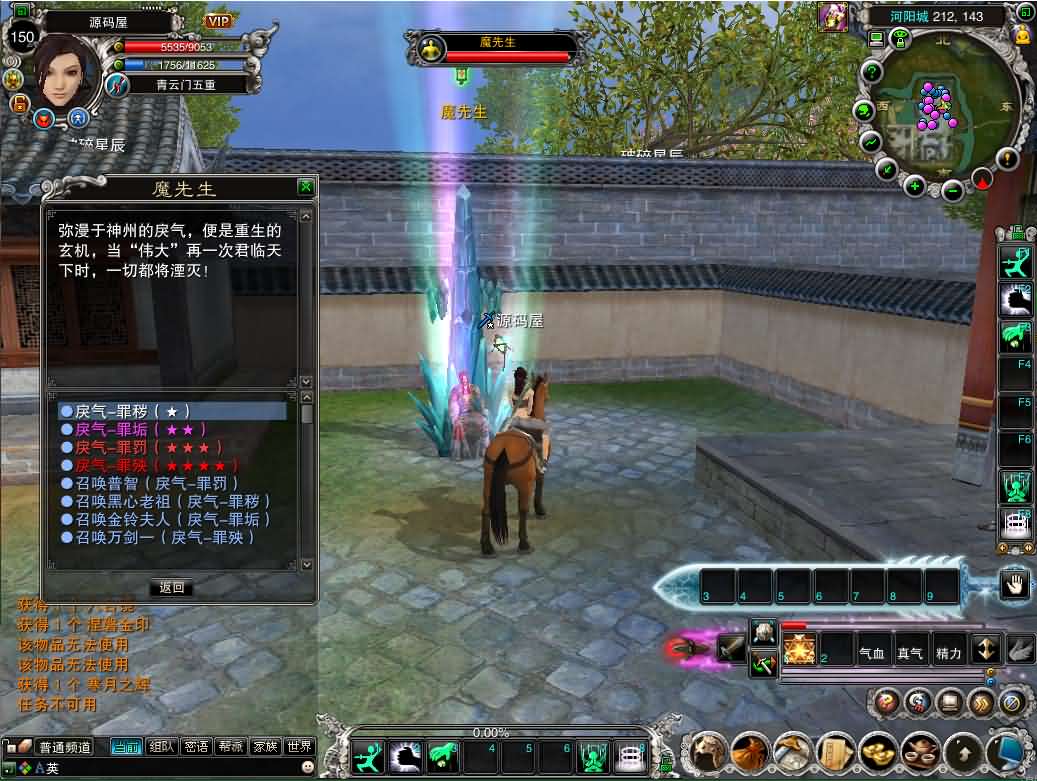Switch to the 帮派 chat channel tab
This screenshot has width=1037, height=781.
(230, 746)
